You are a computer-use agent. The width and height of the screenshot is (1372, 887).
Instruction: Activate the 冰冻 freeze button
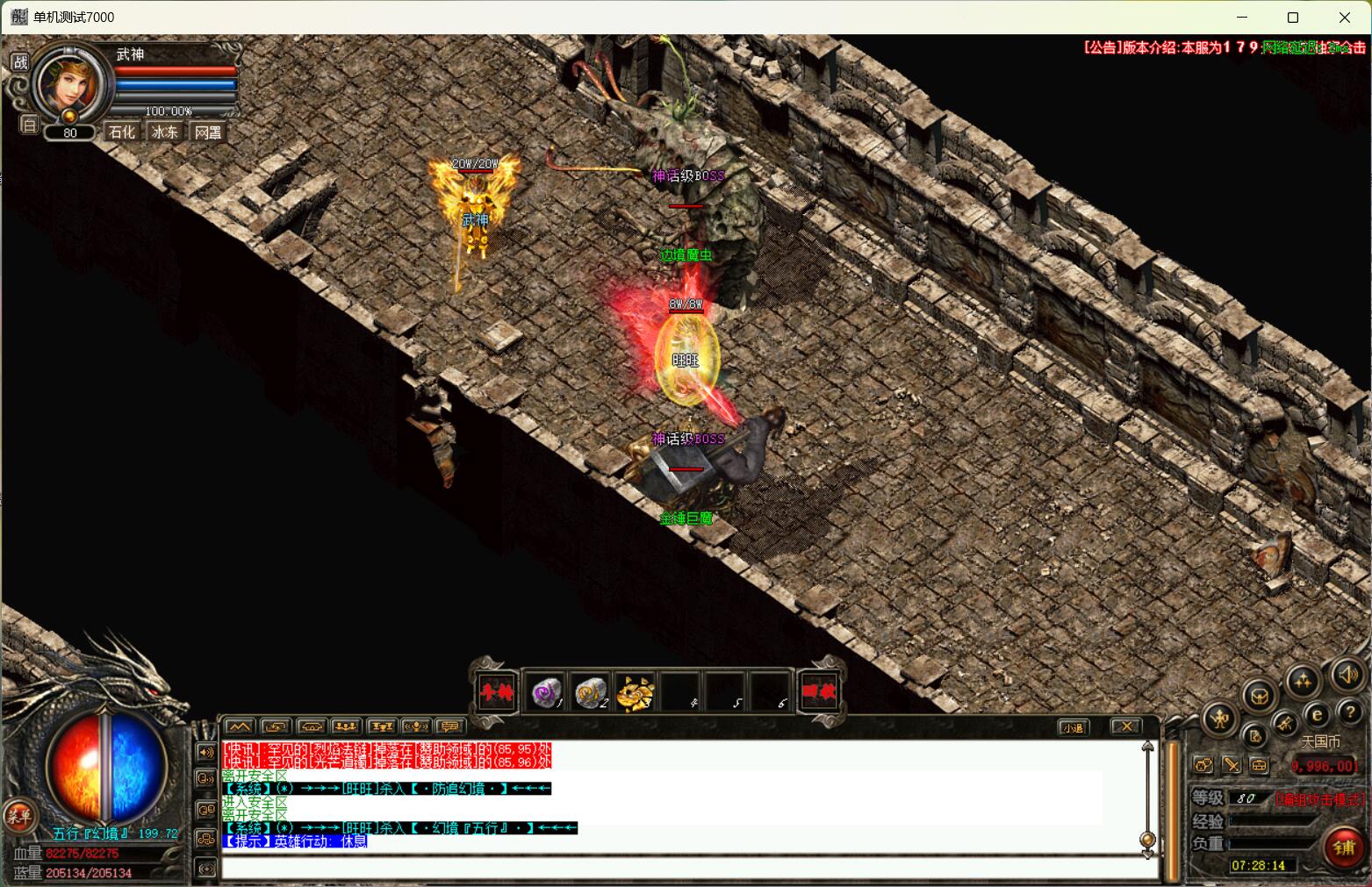(x=165, y=132)
